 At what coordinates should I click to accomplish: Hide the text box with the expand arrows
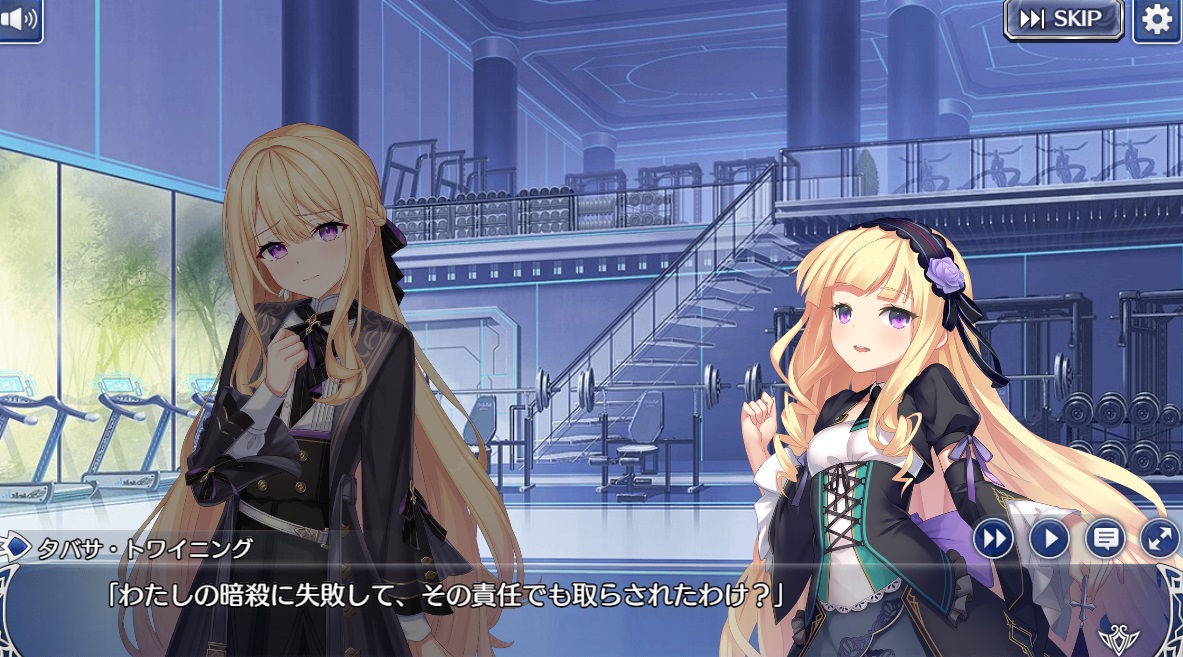1160,539
